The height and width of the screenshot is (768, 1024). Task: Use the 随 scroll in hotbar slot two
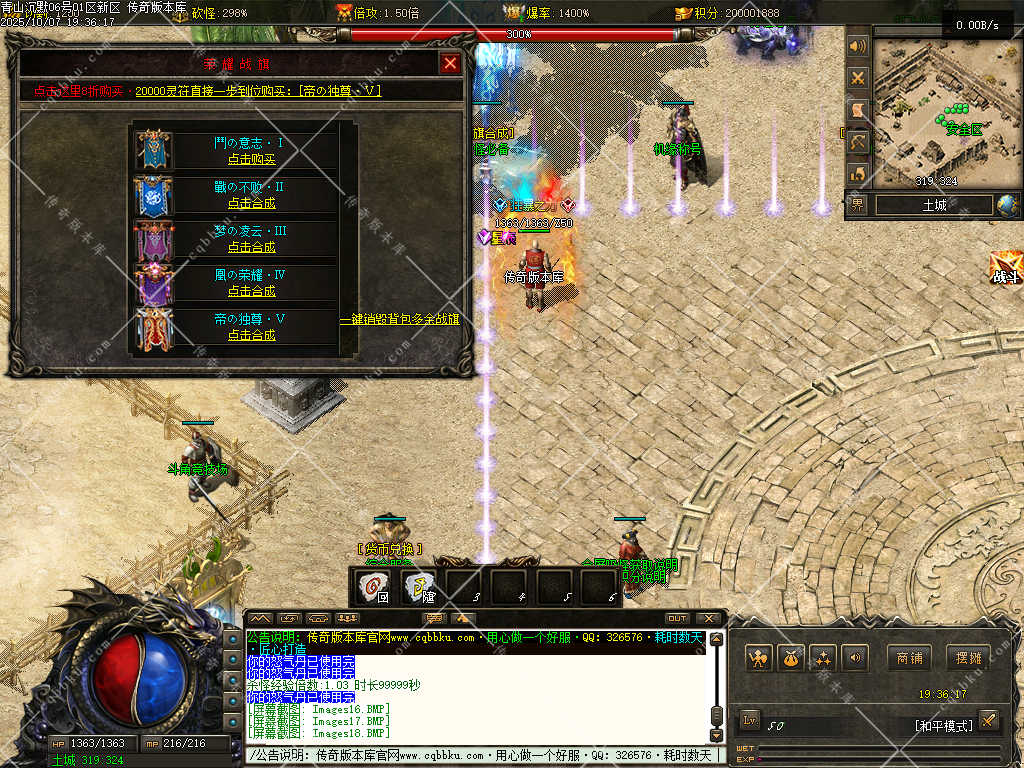click(418, 587)
